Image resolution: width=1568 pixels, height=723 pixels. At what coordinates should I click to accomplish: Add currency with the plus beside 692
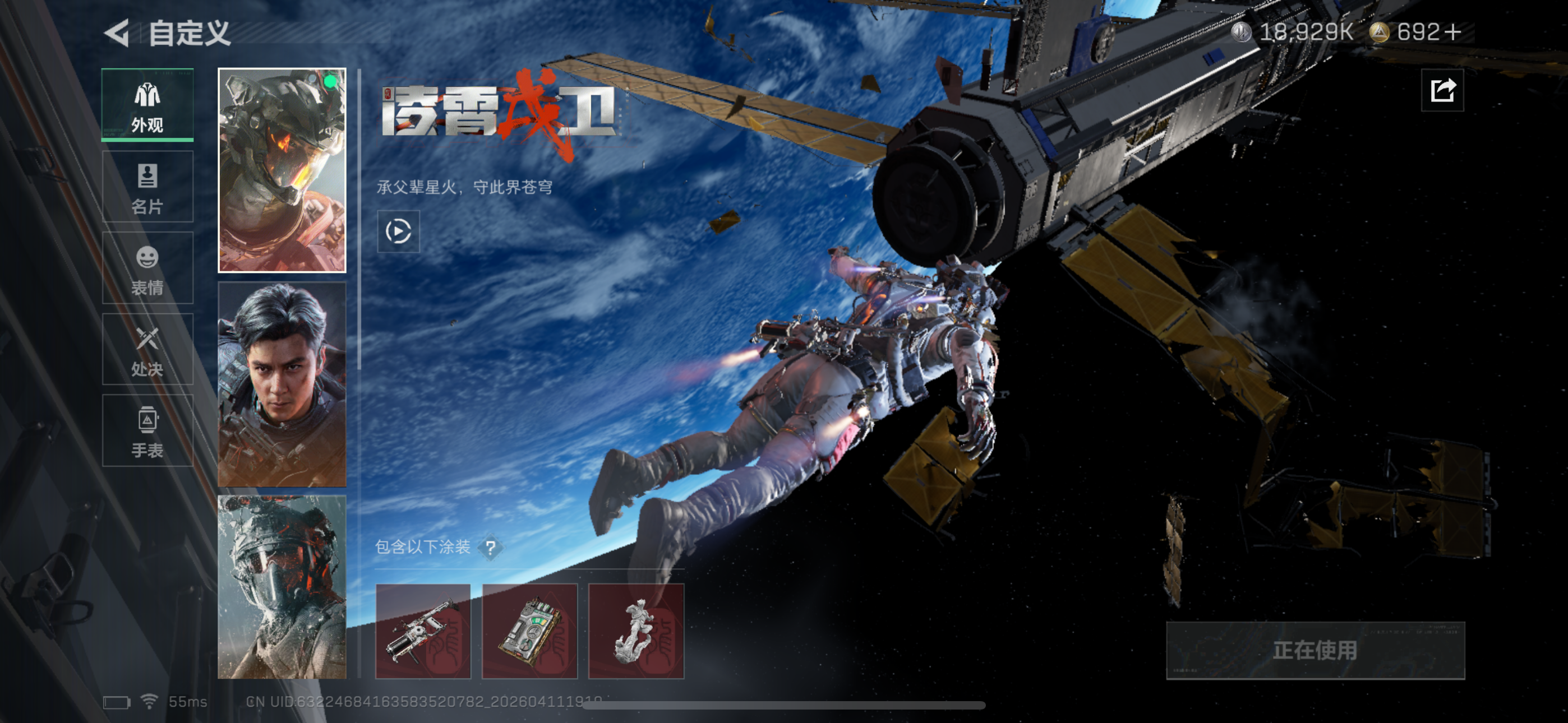tap(1452, 33)
